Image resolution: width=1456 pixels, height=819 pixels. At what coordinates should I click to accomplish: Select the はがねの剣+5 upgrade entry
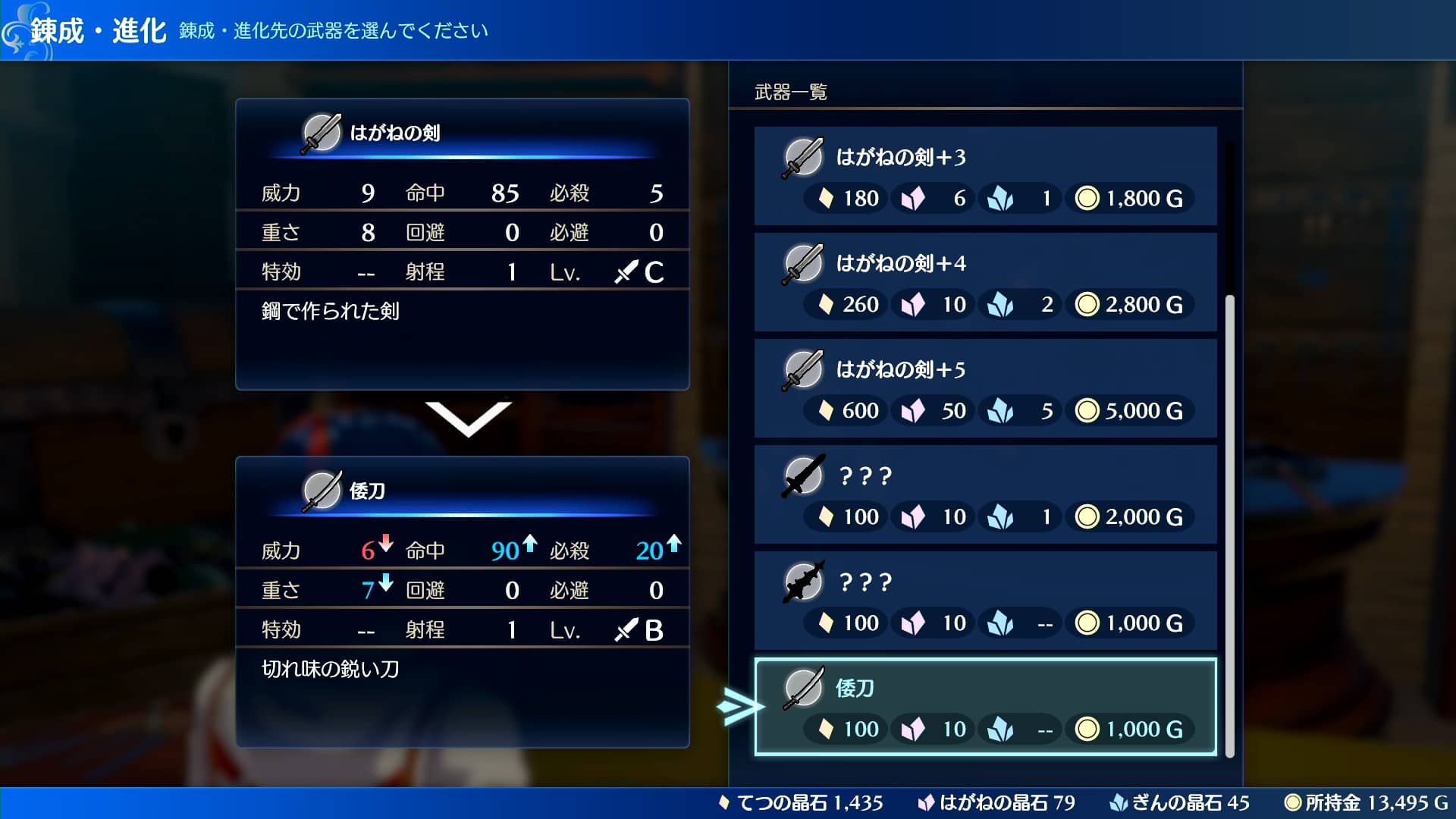click(x=986, y=389)
